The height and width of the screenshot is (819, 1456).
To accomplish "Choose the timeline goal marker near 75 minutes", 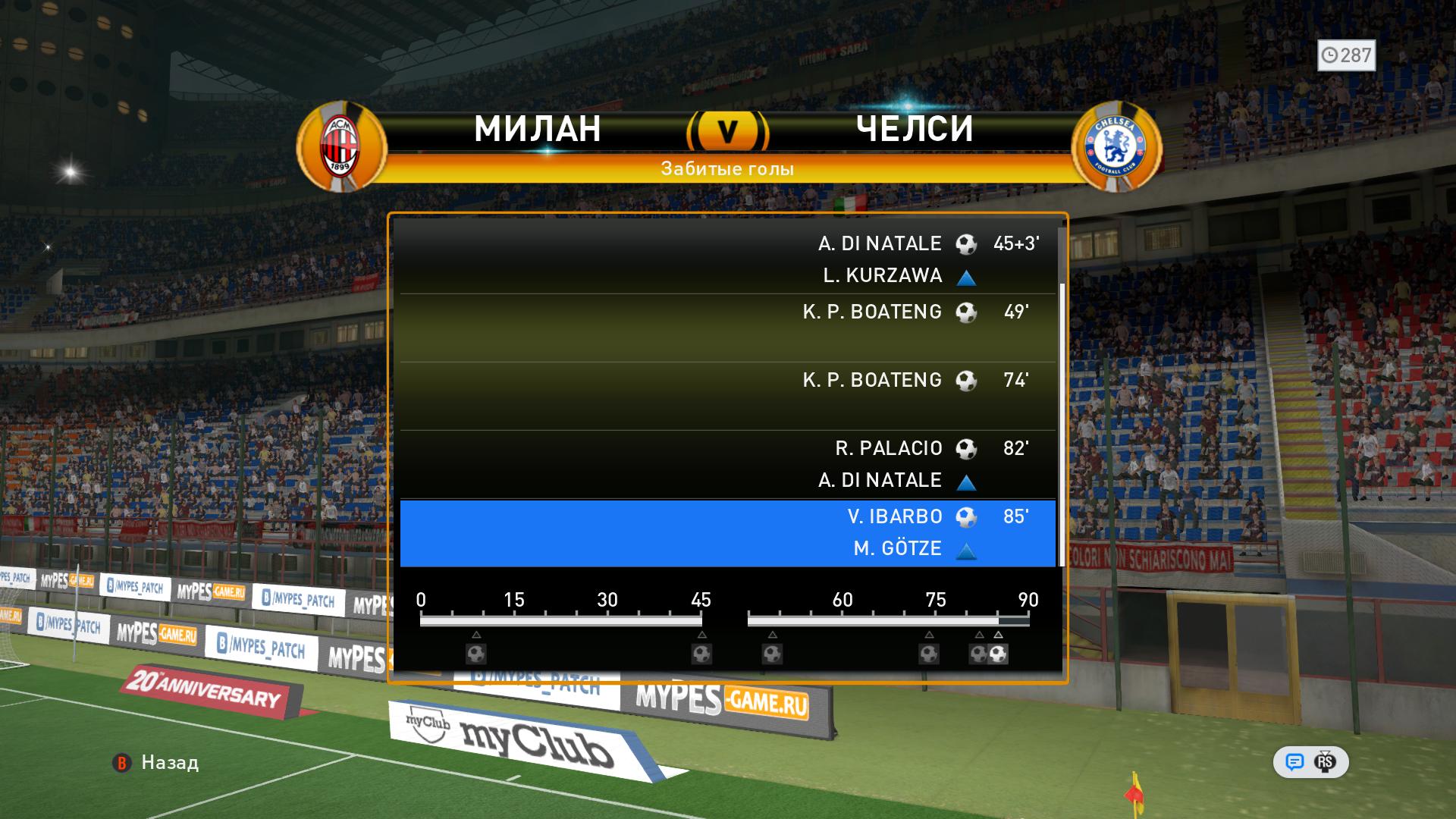I will point(929,654).
